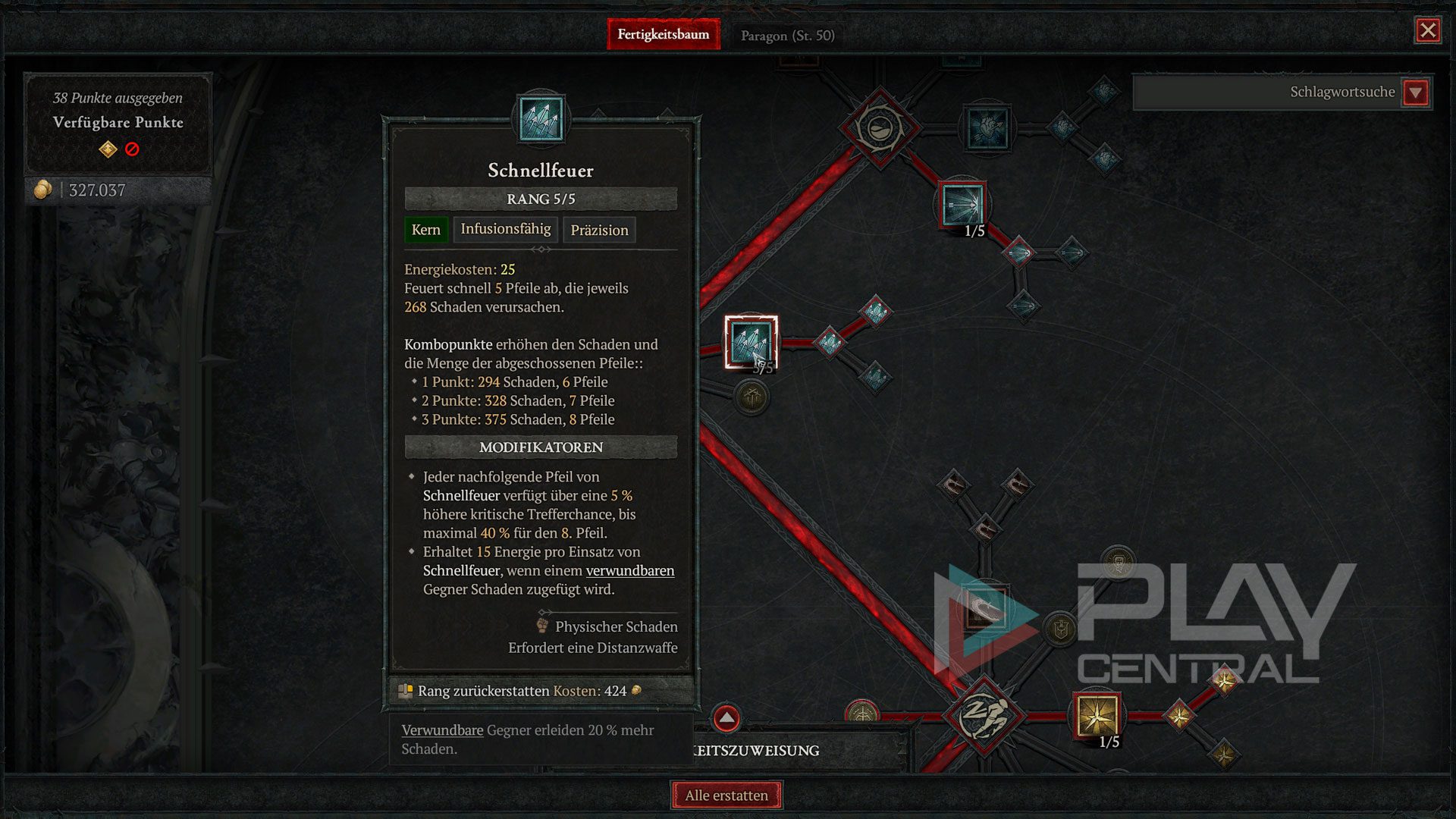The image size is (1456, 819).
Task: Click the Schlagwortsuche search field
Action: [x=1266, y=93]
